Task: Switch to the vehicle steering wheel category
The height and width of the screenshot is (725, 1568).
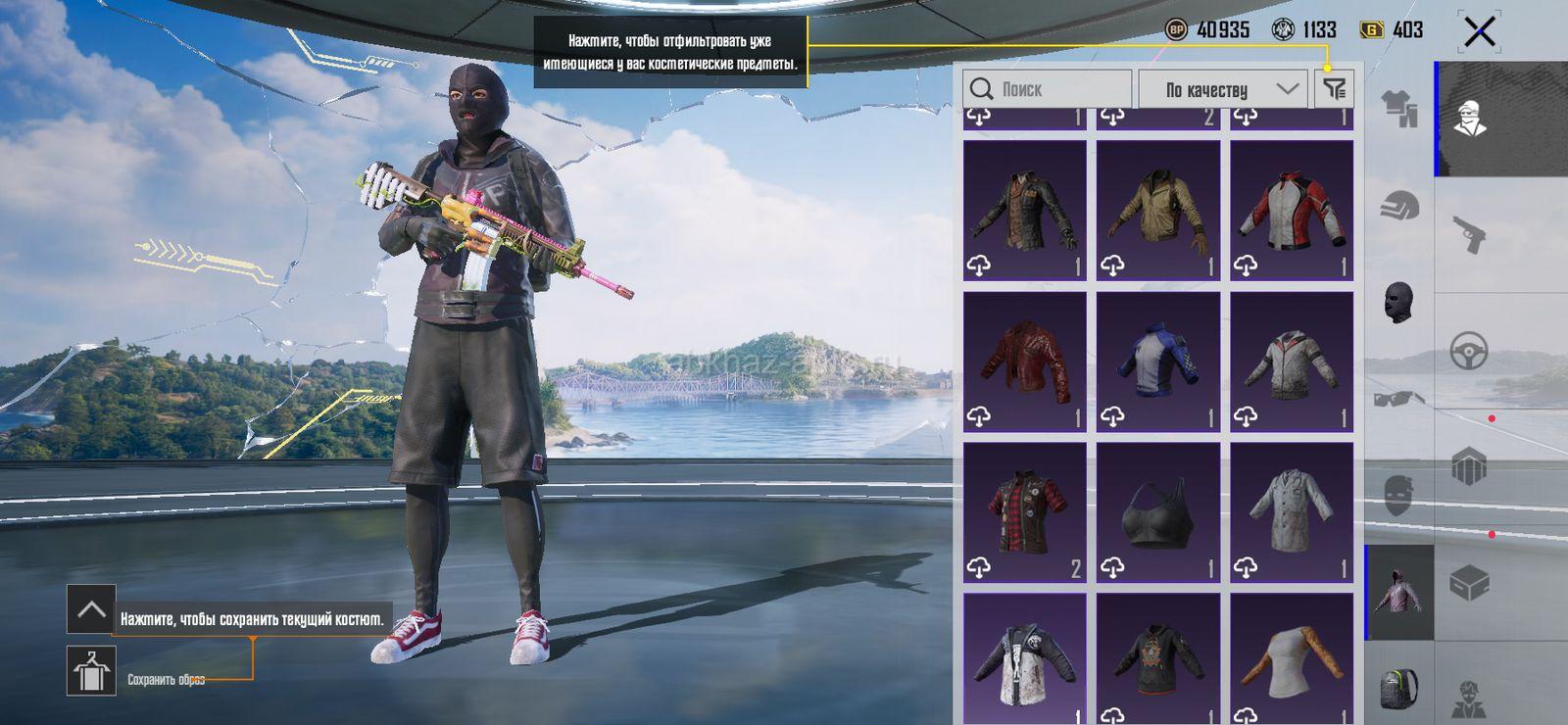Action: (x=1469, y=350)
